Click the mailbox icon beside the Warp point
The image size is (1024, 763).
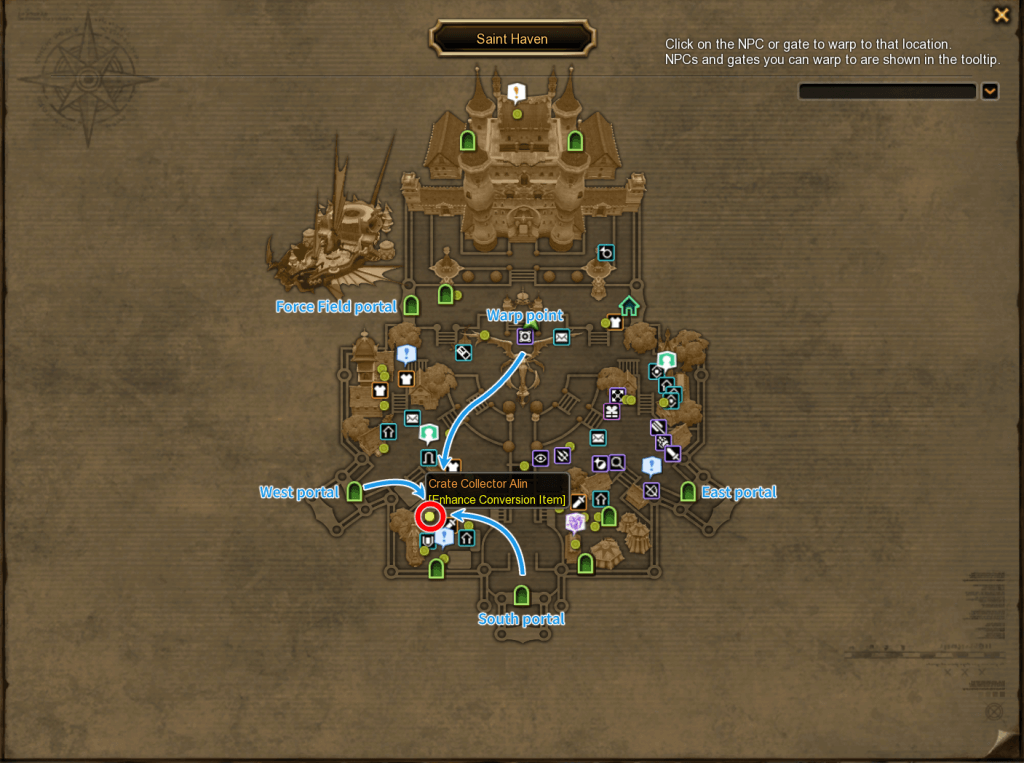pos(561,338)
